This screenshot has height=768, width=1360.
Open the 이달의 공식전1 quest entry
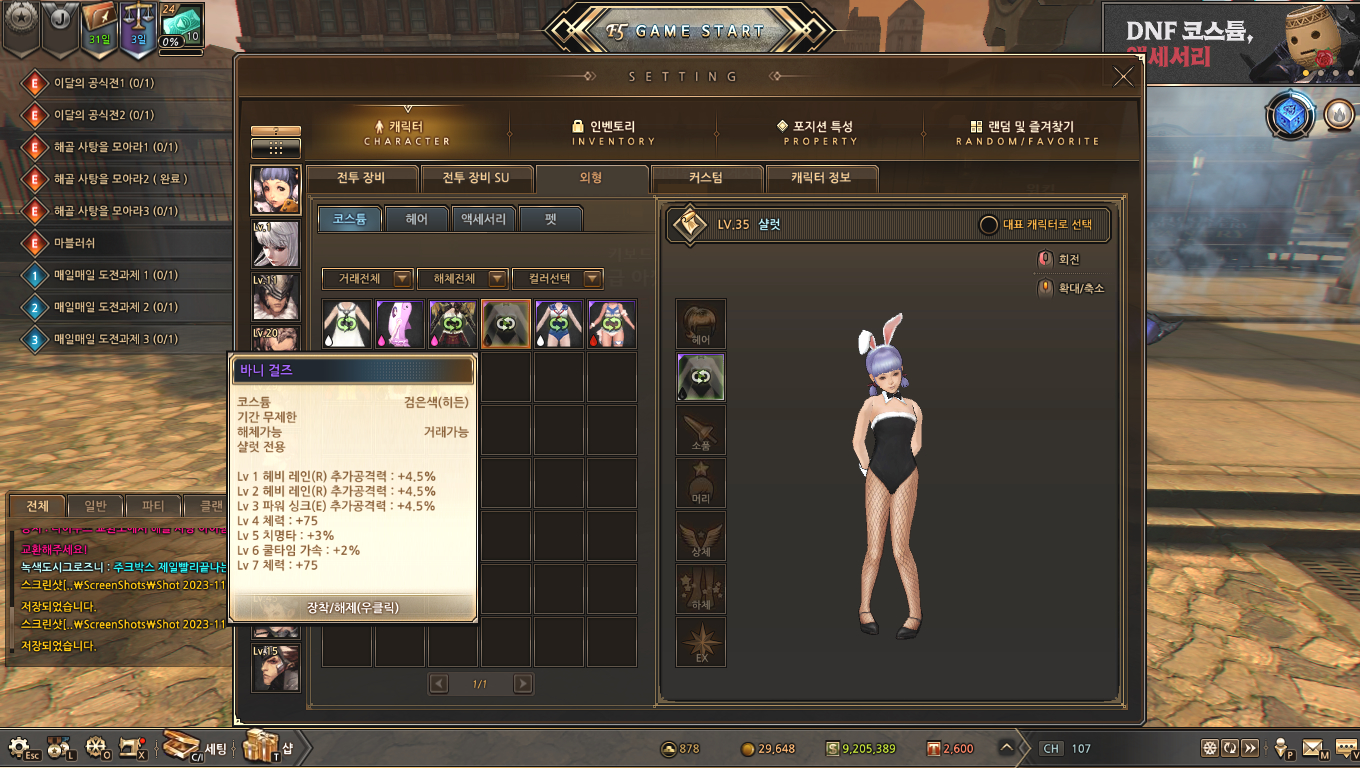tap(103, 83)
